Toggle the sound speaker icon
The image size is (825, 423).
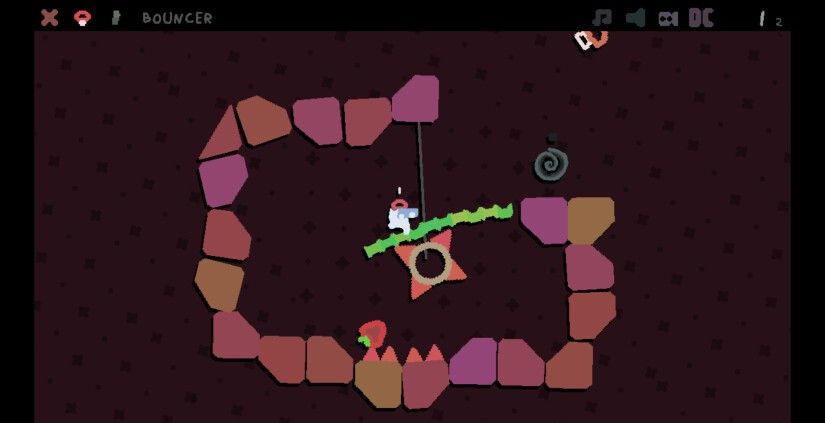point(635,17)
